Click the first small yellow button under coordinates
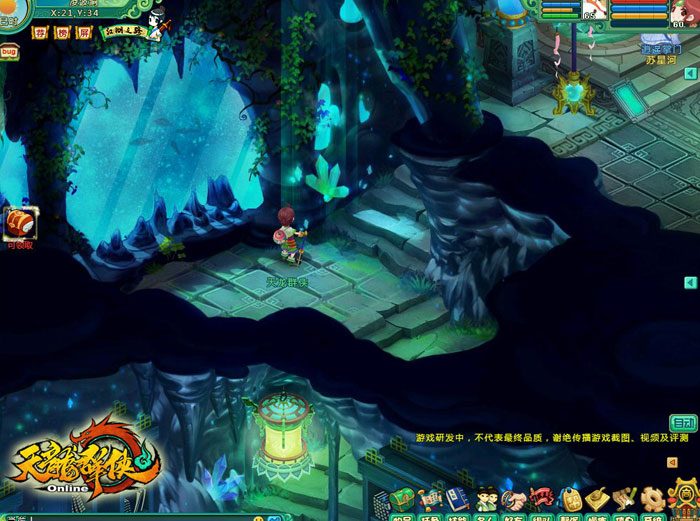Image resolution: width=700 pixels, height=521 pixels. click(41, 33)
